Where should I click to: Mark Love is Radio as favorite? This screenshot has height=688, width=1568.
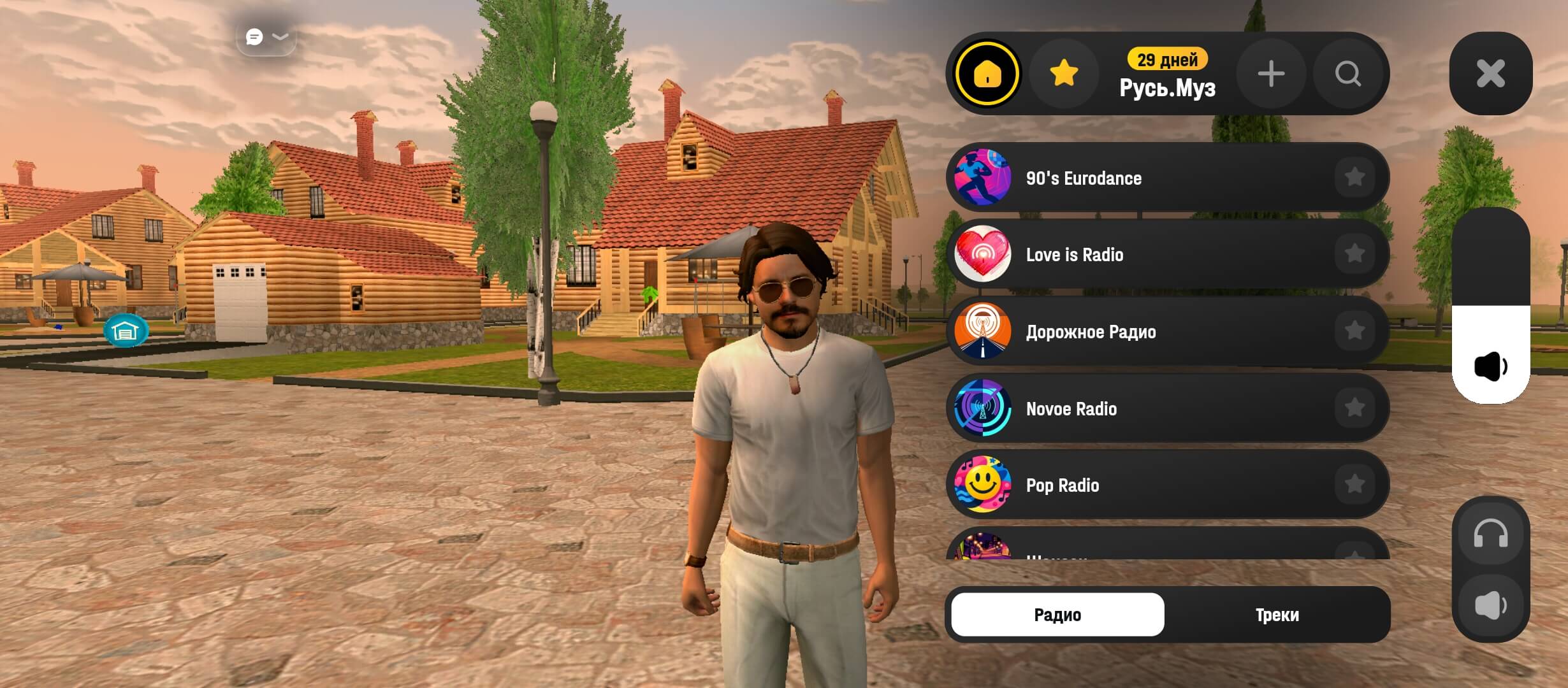coord(1354,254)
